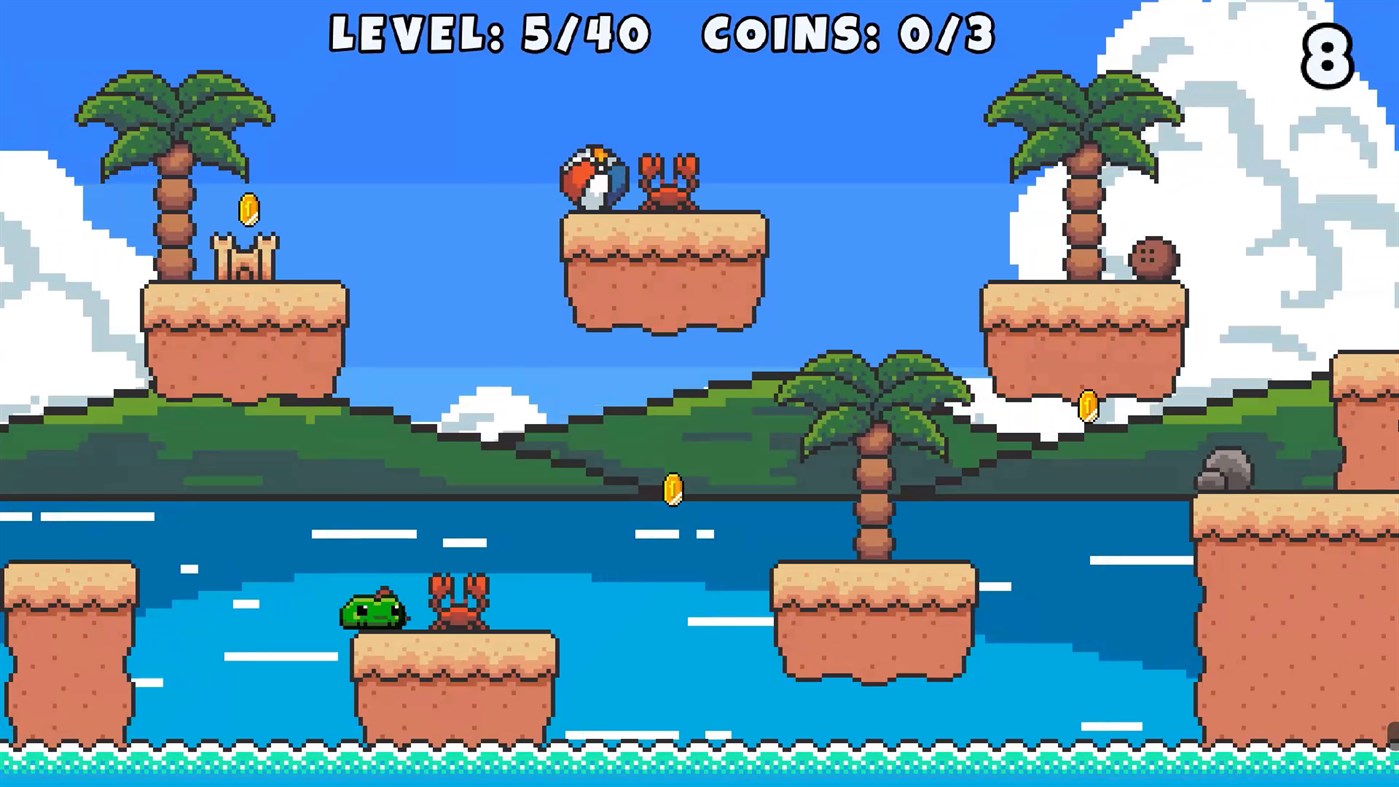Click the coin floating mid-air near center
Image resolution: width=1399 pixels, height=787 pixels.
tap(672, 489)
